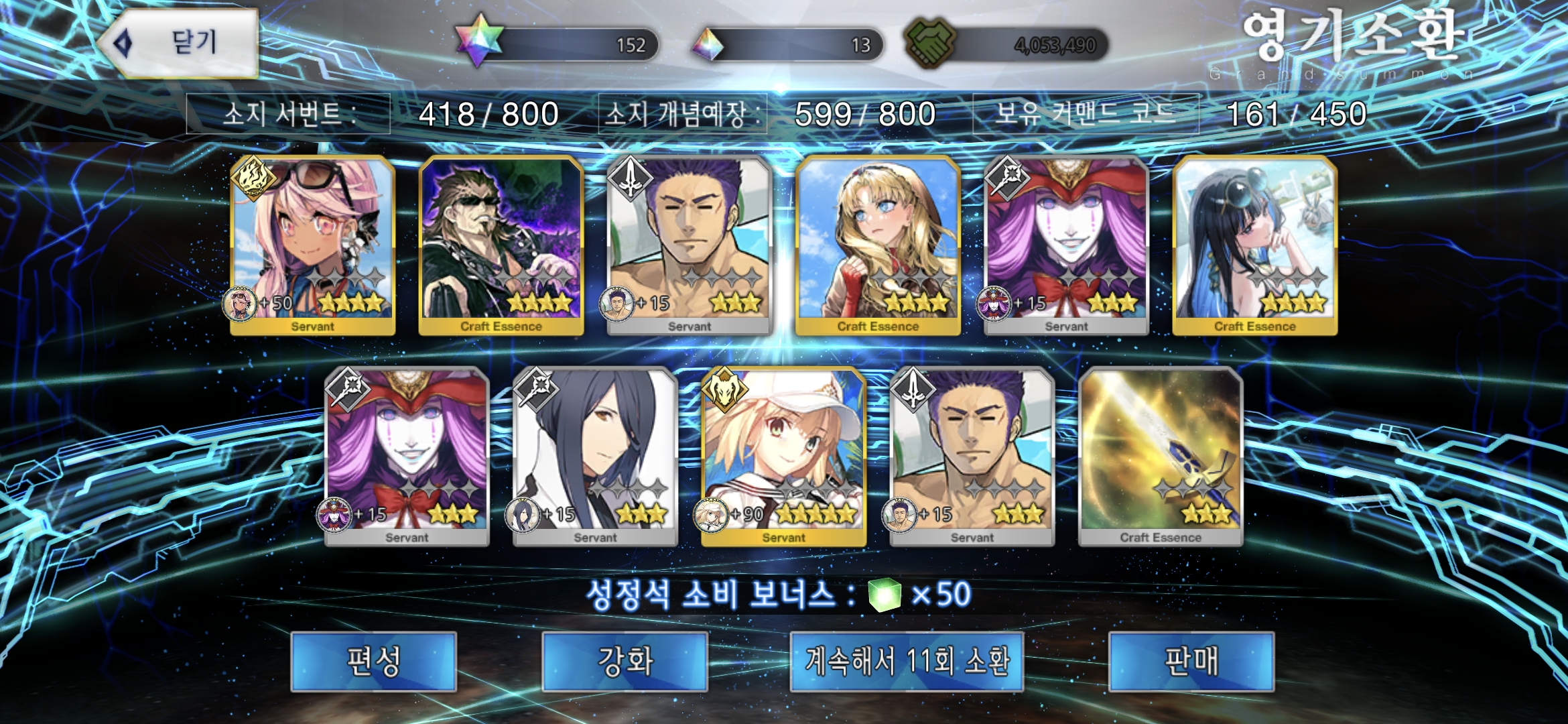Choose the black-haired girl craft essence card
The height and width of the screenshot is (724, 1568).
point(1255,245)
